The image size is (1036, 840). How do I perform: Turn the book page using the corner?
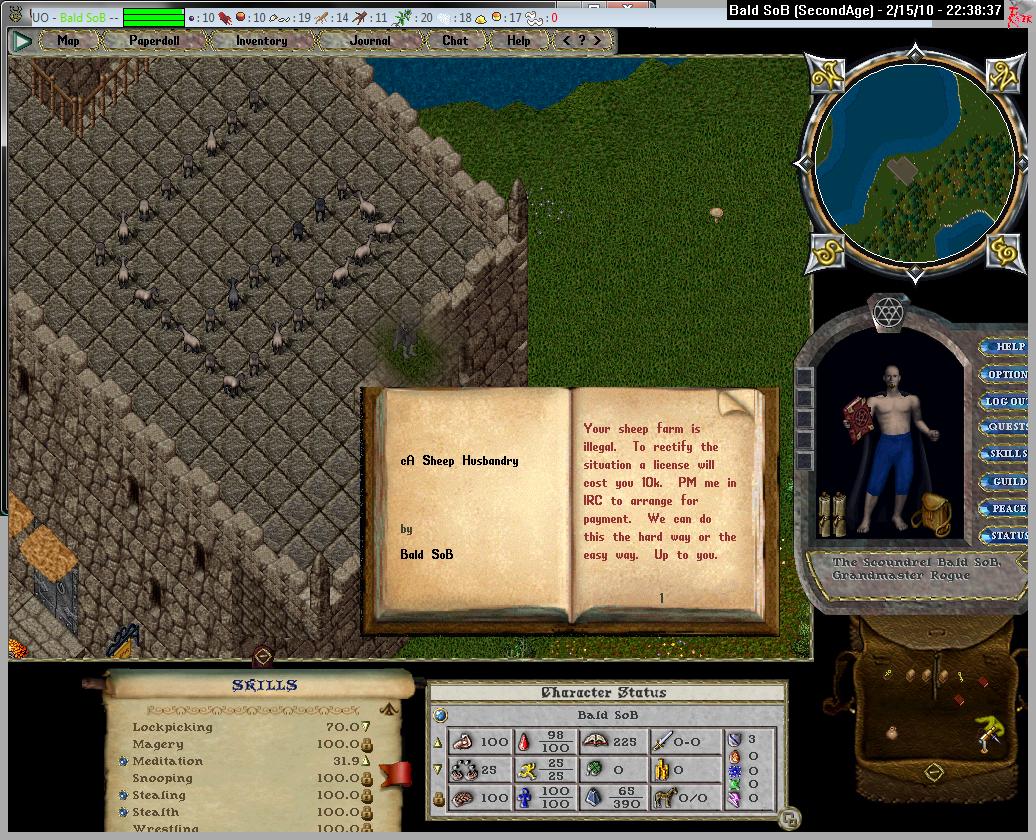click(x=736, y=402)
